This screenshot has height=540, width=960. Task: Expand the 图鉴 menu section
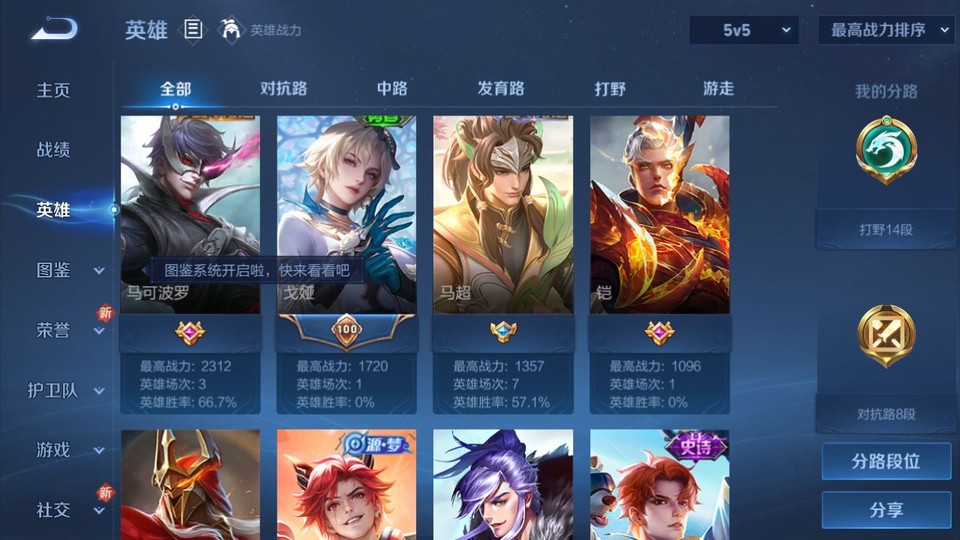click(68, 270)
